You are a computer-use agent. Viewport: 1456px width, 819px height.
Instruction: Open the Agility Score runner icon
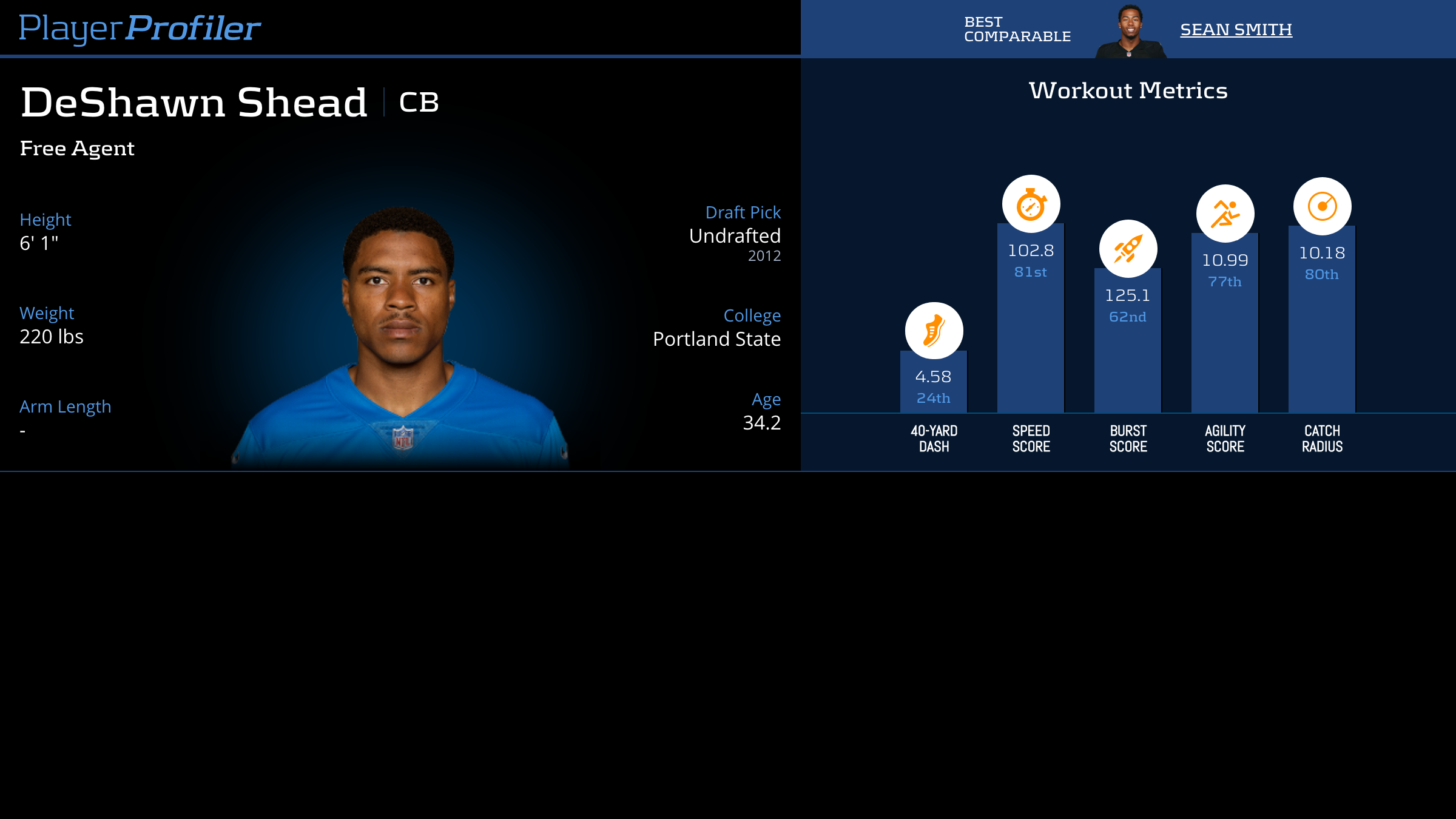(1225, 214)
